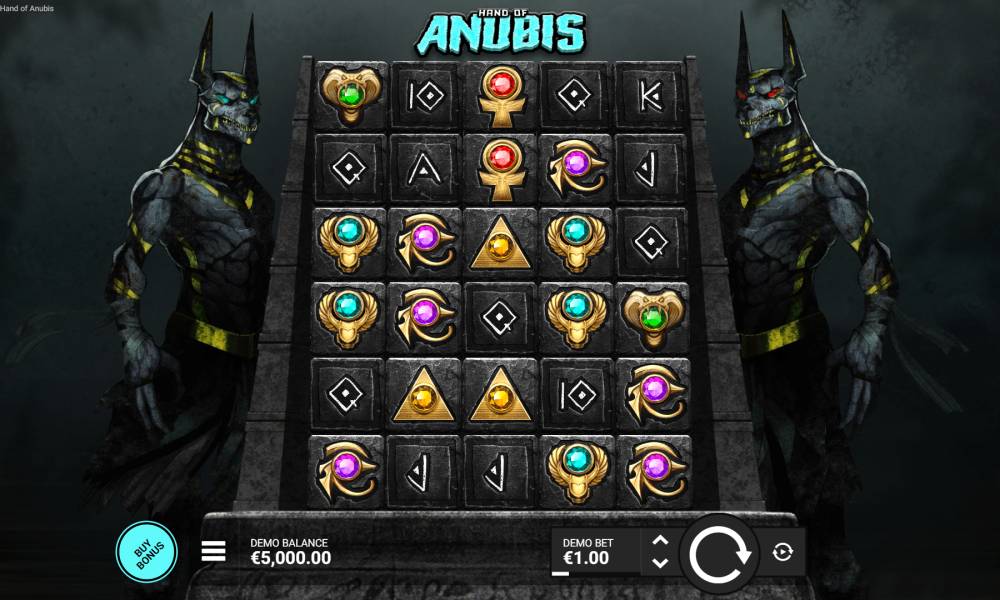Increase the demo bet amount
The height and width of the screenshot is (600, 1000).
[x=659, y=540]
